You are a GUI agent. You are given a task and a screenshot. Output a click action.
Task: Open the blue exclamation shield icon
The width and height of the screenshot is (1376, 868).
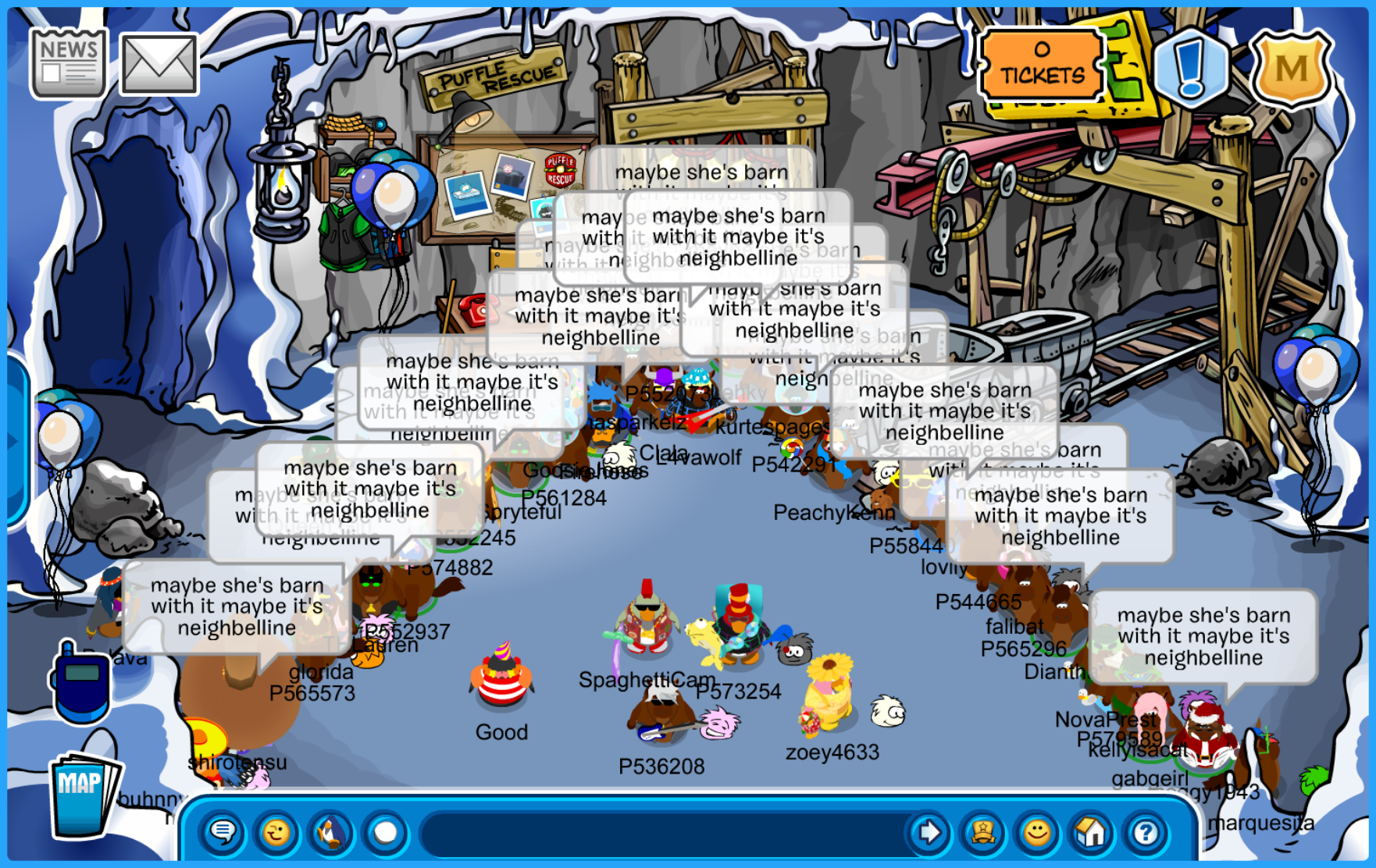(1189, 67)
